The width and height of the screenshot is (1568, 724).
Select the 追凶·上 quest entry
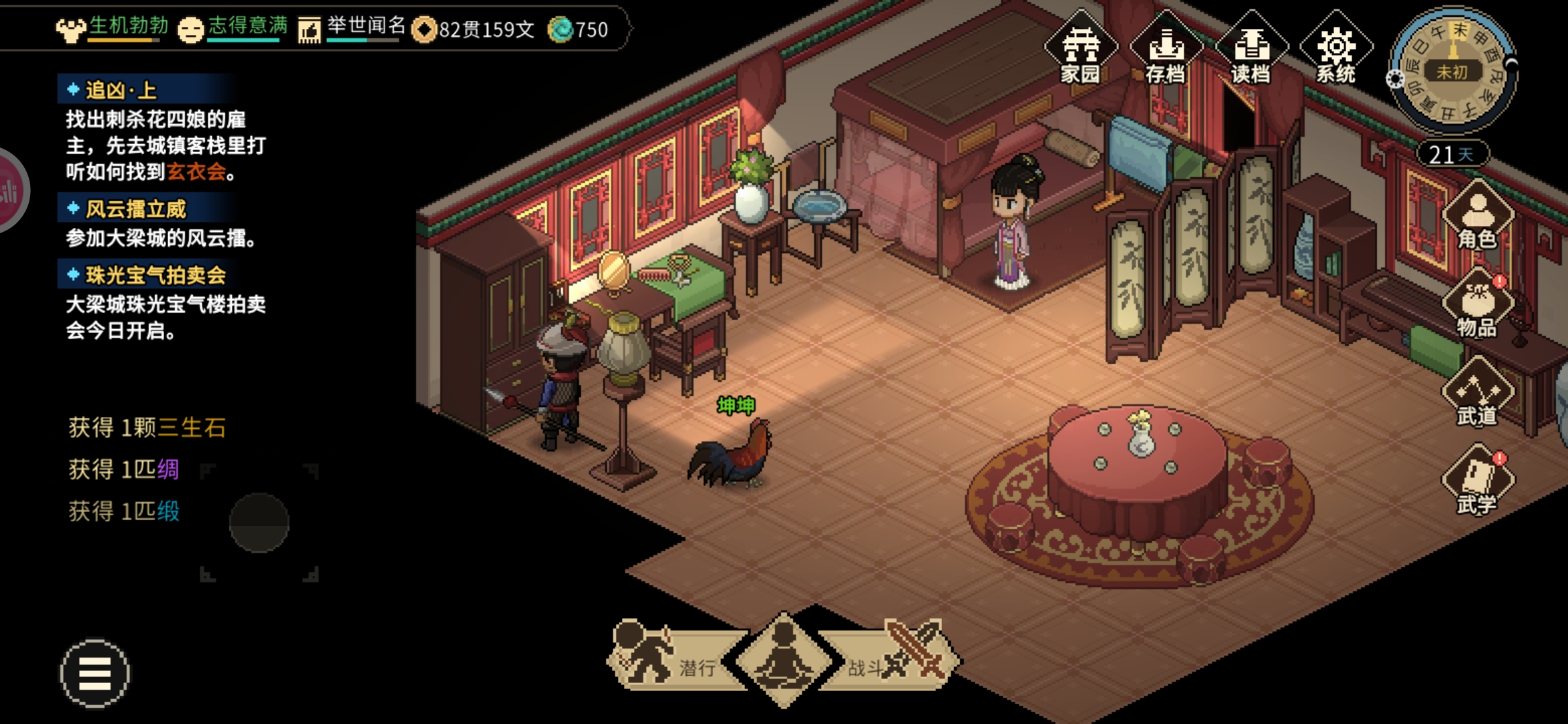[121, 90]
